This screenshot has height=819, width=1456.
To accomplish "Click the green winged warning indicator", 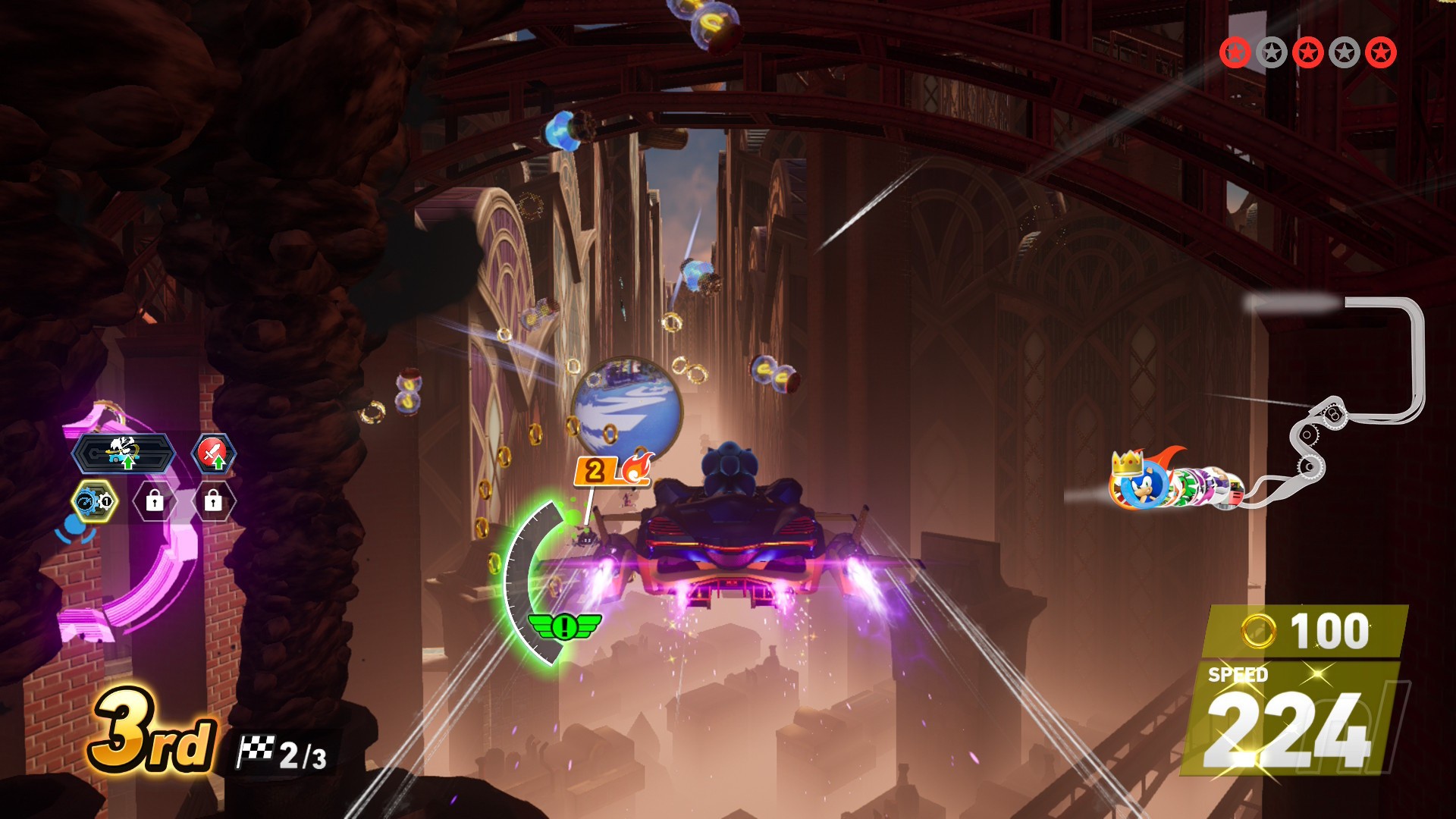I will click(563, 626).
